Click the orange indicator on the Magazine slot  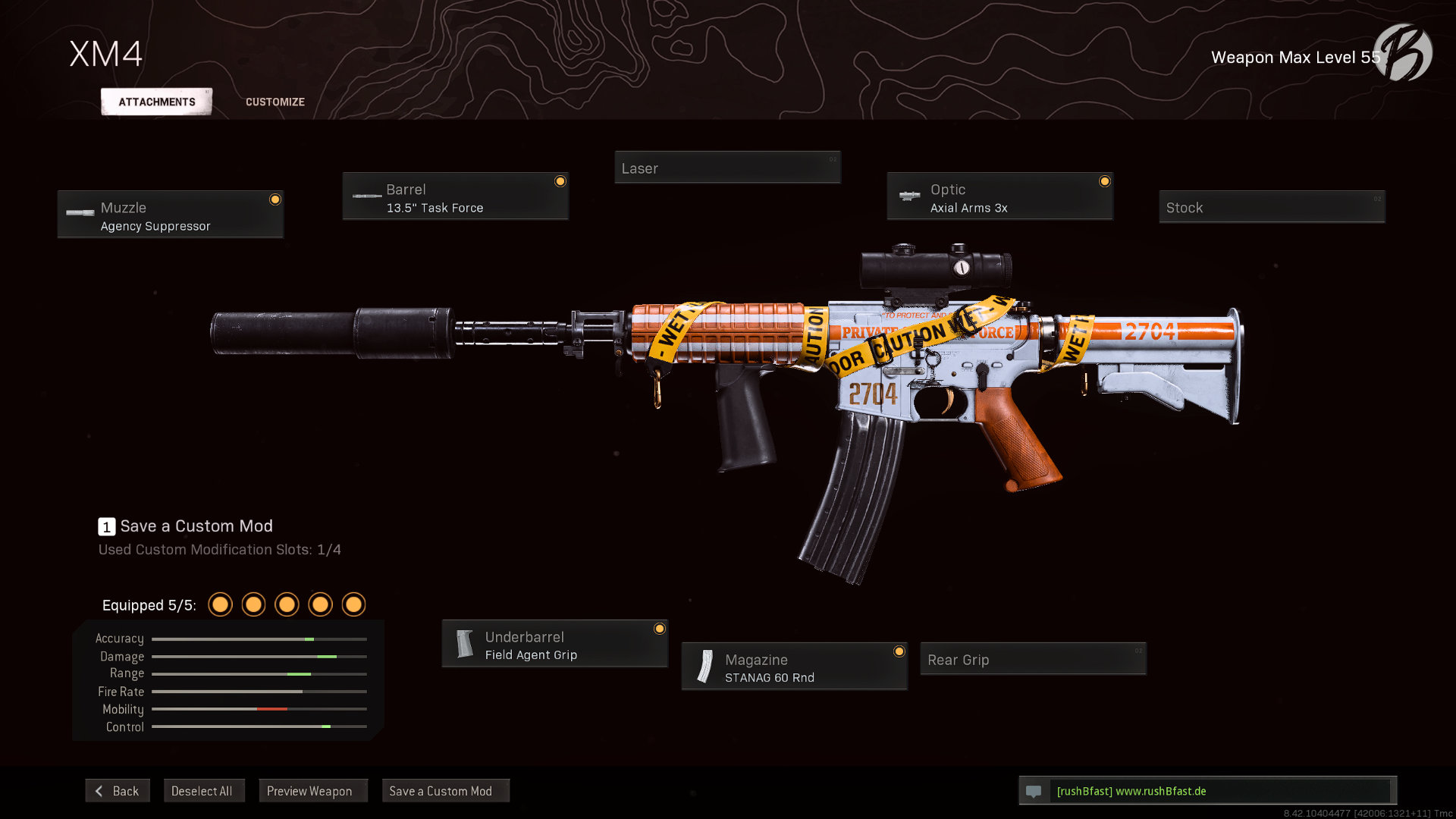tap(899, 651)
